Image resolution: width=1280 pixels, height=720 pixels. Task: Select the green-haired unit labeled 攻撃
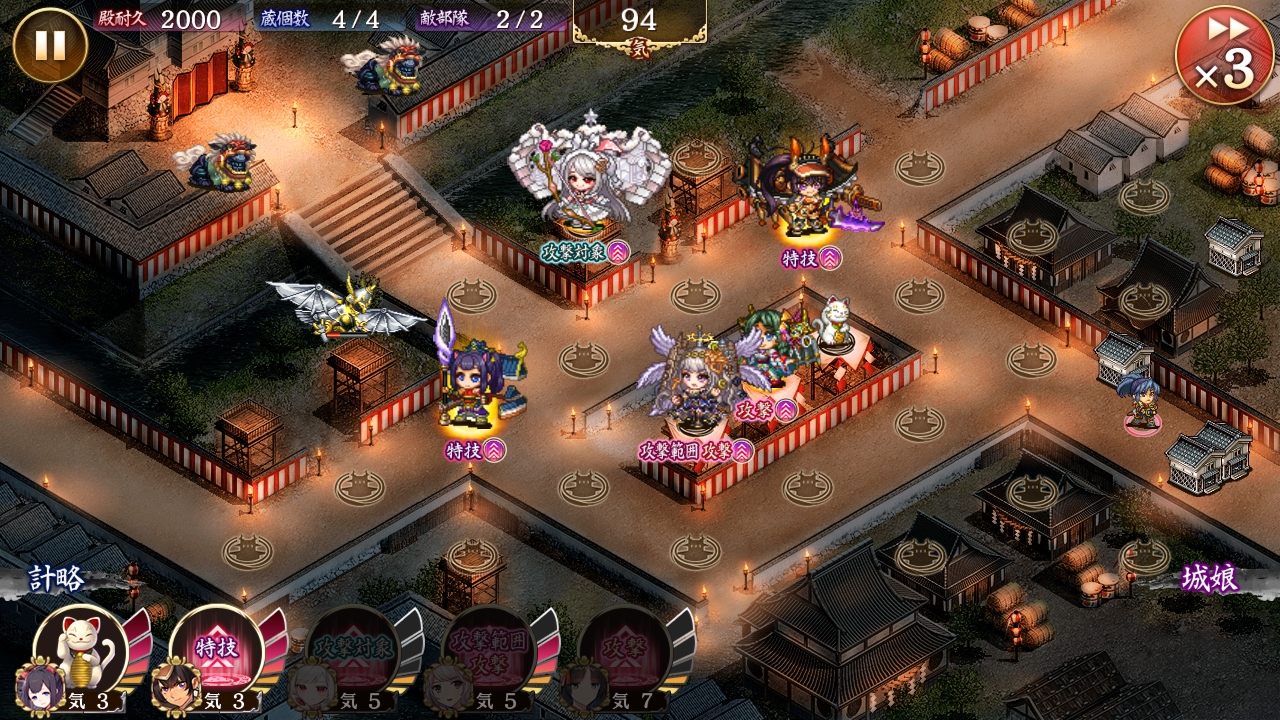click(772, 350)
